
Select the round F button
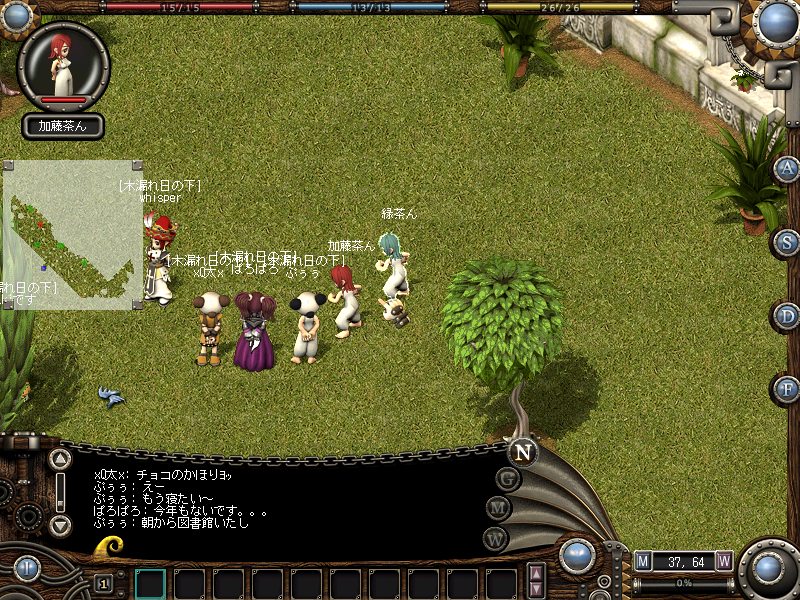tap(788, 389)
